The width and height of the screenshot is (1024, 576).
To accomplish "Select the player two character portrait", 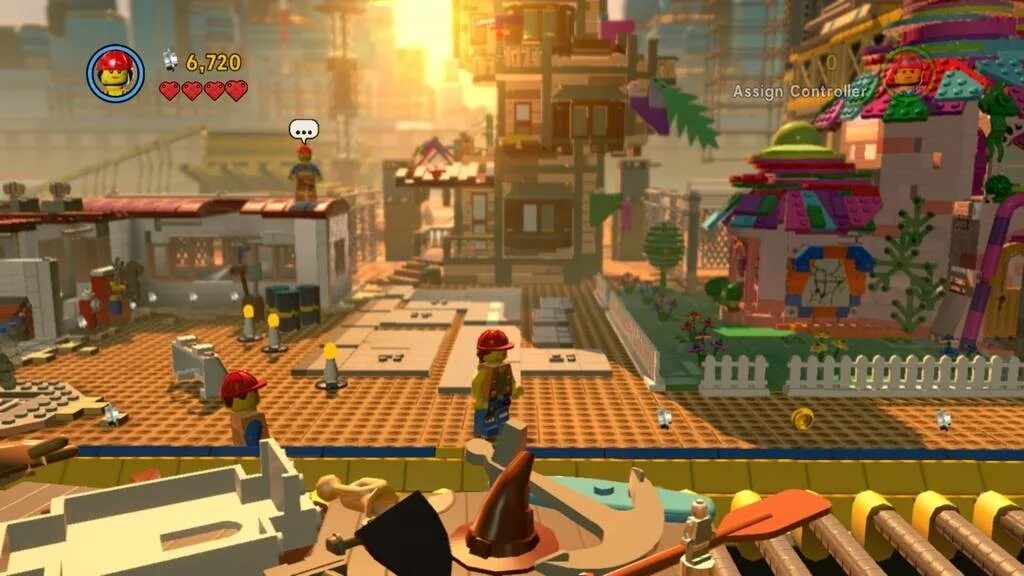I will pyautogui.click(x=906, y=73).
